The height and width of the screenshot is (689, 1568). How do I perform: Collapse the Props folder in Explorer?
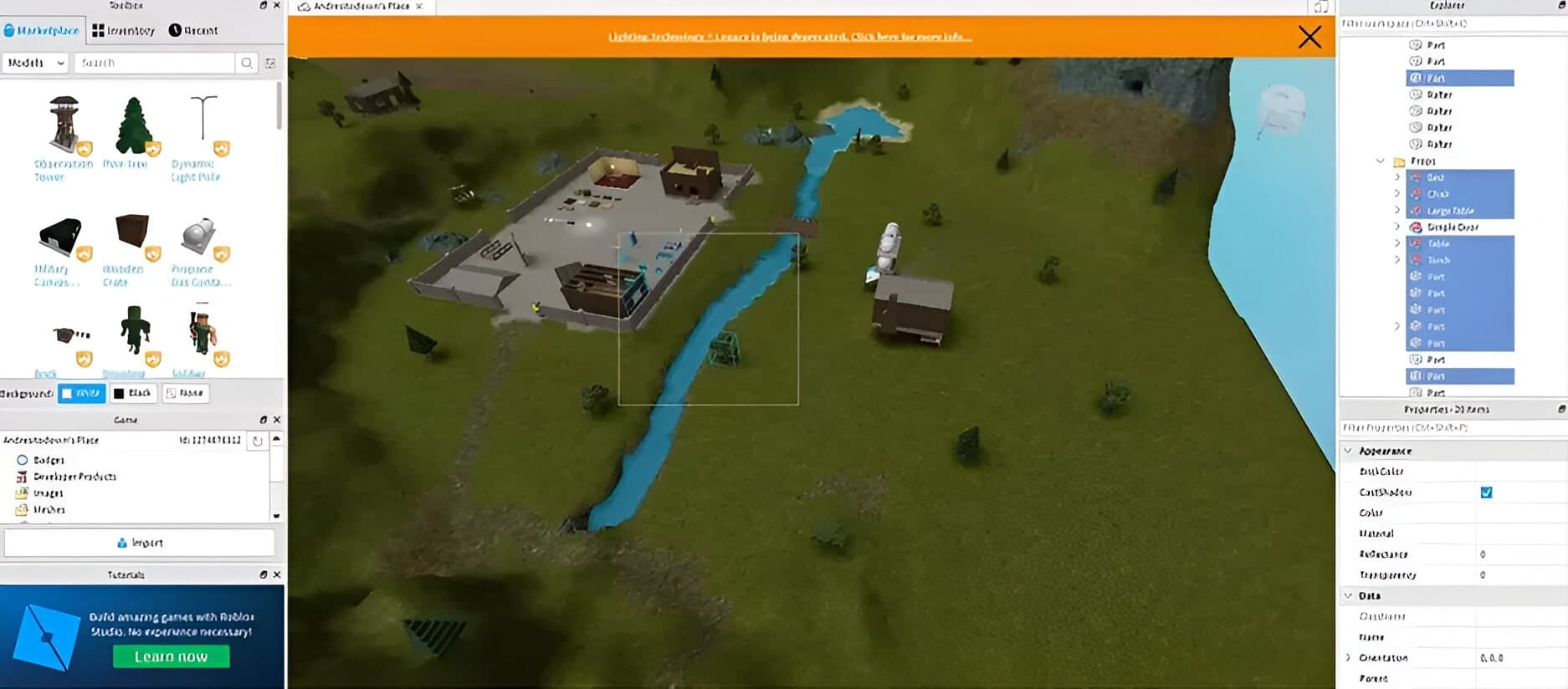point(1381,161)
